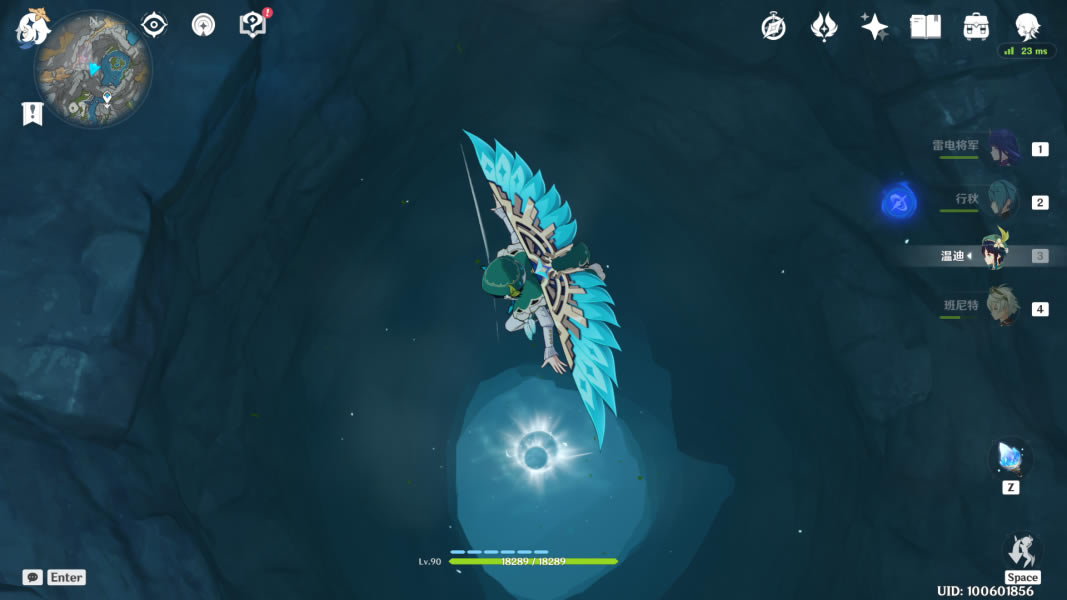Switch to party member 行秋
1067x600 pixels.
click(x=1002, y=200)
